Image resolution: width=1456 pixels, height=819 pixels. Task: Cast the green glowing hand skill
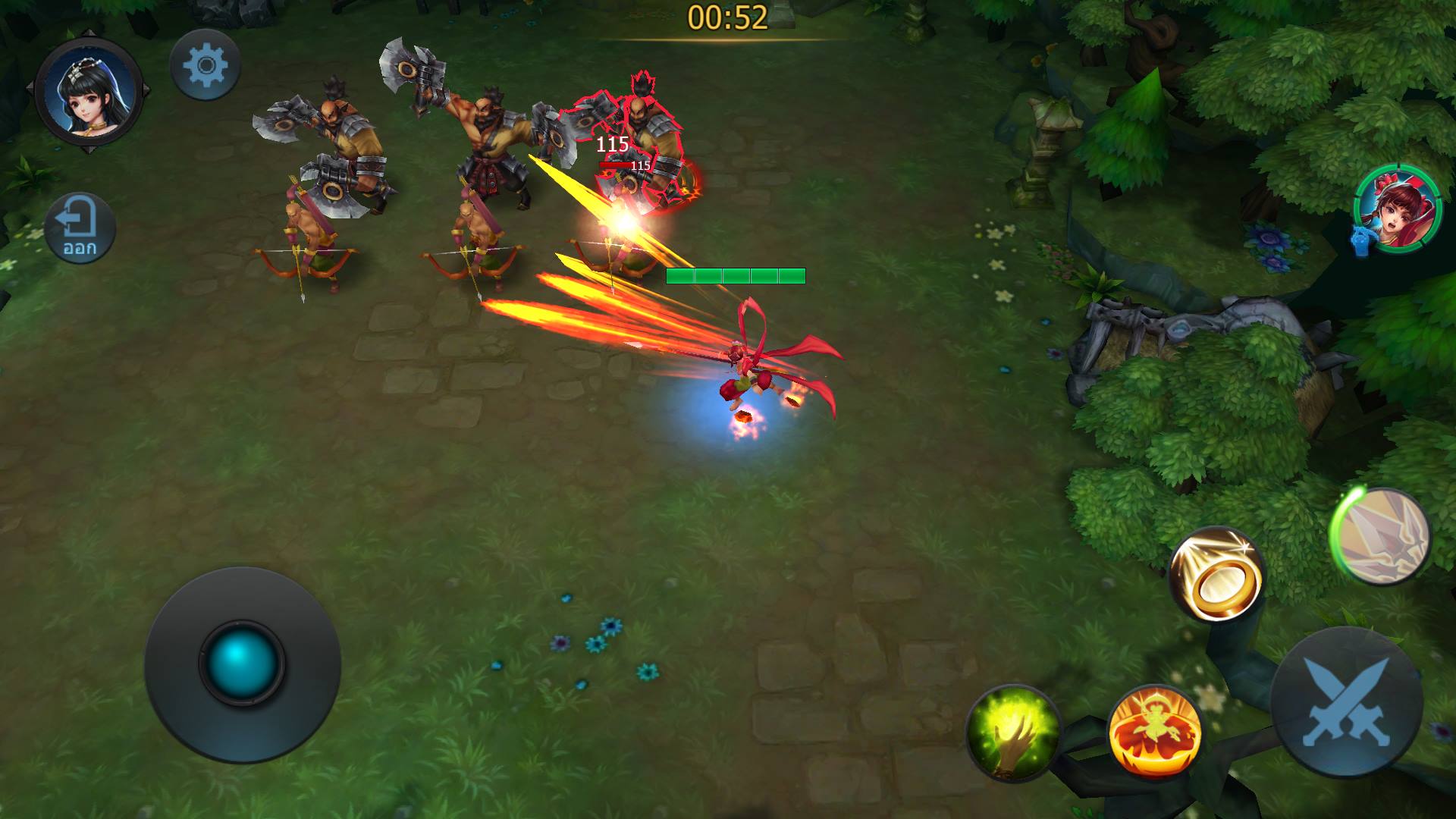[1014, 732]
